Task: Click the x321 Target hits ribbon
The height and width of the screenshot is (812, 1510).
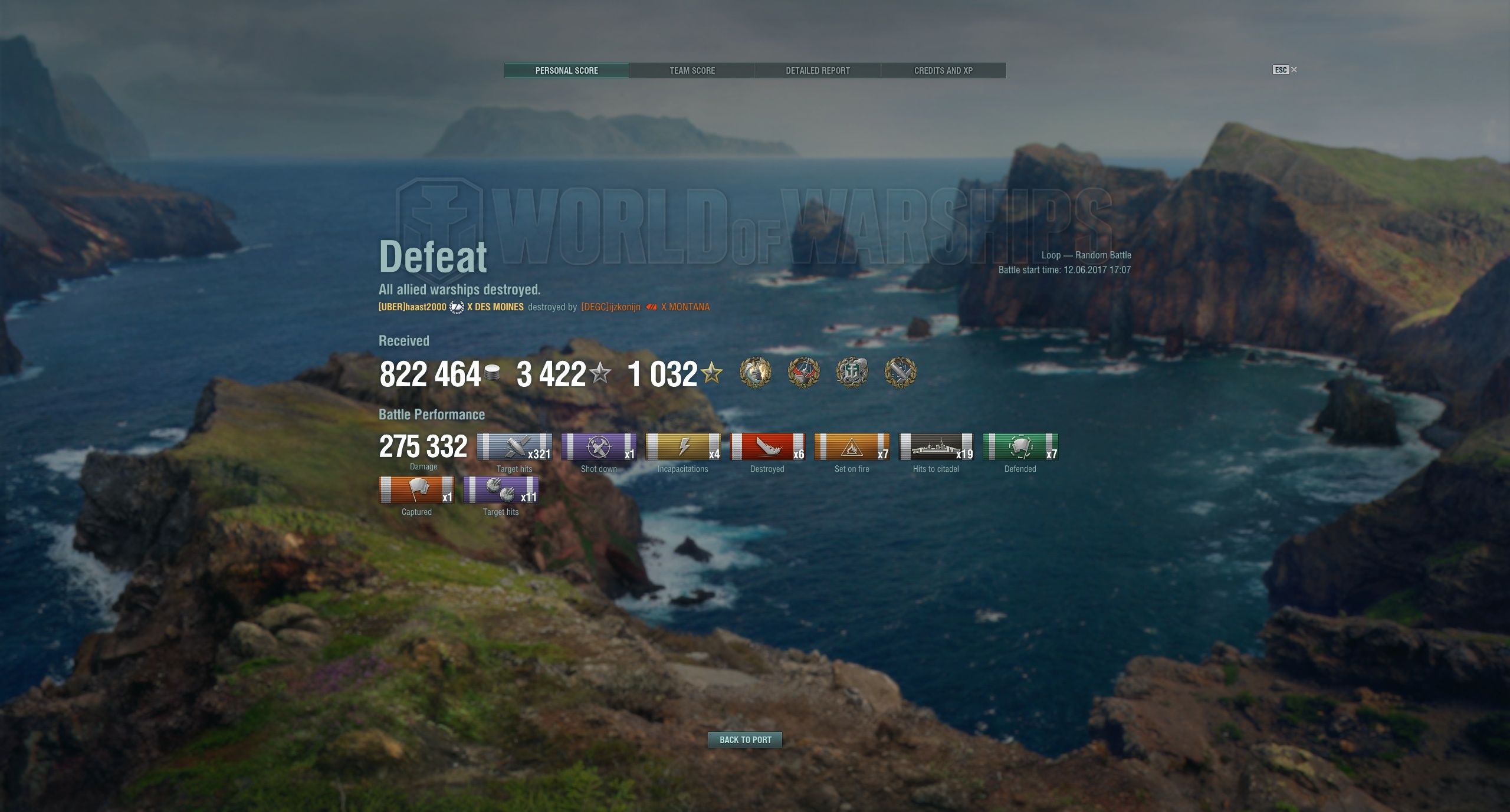Action: click(514, 447)
